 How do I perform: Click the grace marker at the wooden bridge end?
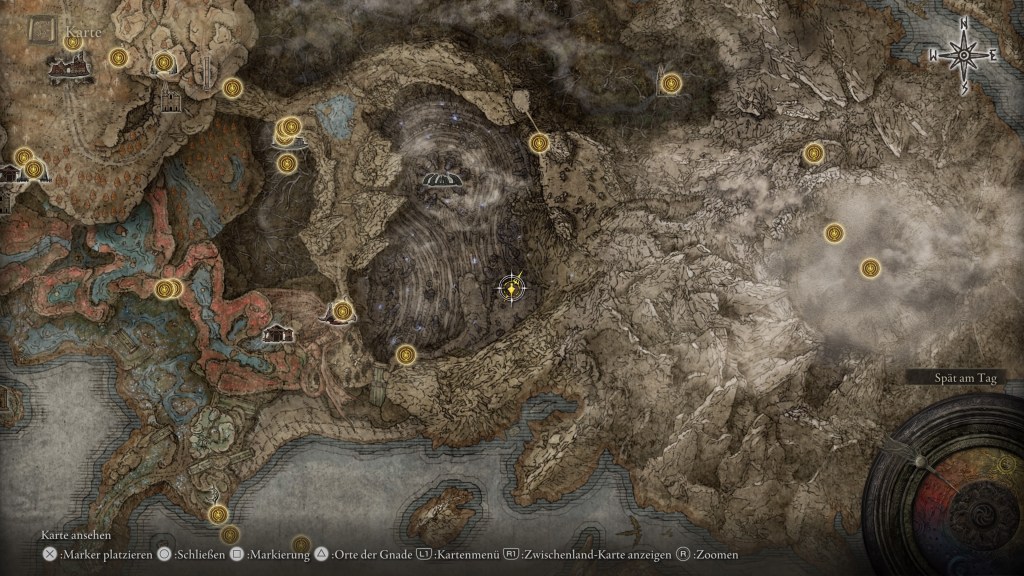tap(539, 143)
